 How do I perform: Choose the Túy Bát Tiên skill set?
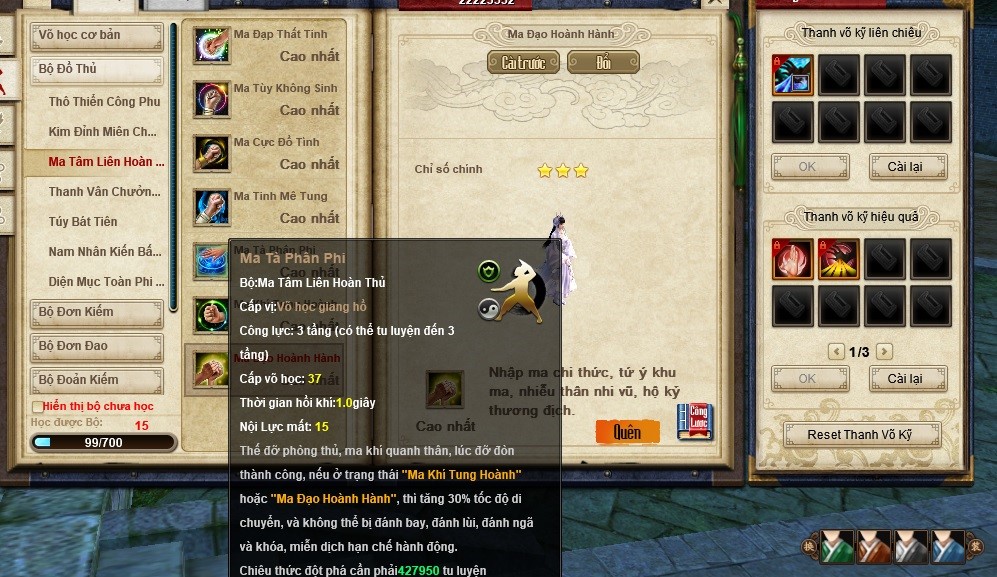pos(83,222)
